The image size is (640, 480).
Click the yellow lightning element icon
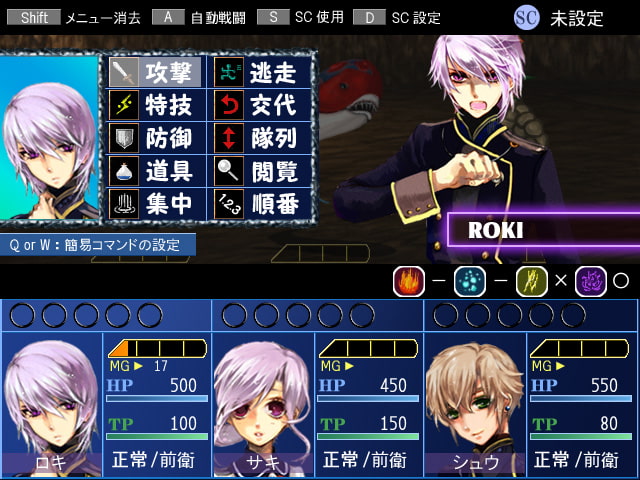532,281
